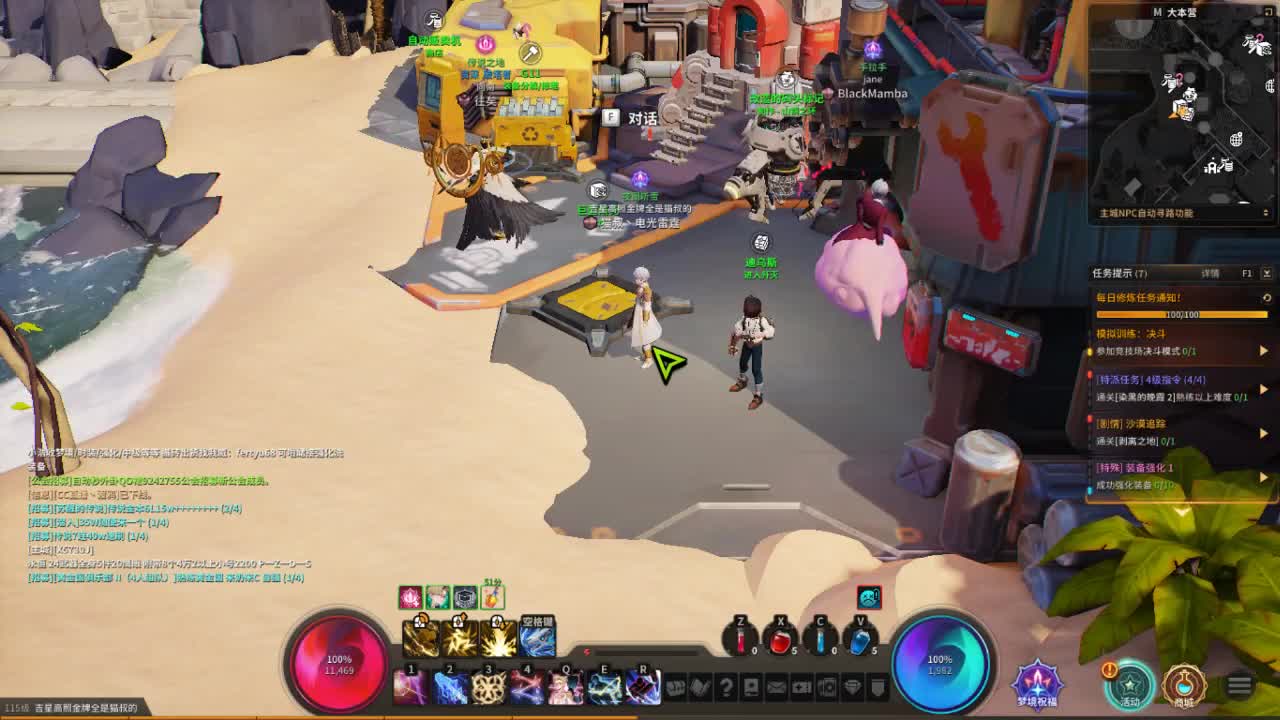The height and width of the screenshot is (720, 1280).
Task: Open quest 详情 details in tracker
Action: 1210,273
